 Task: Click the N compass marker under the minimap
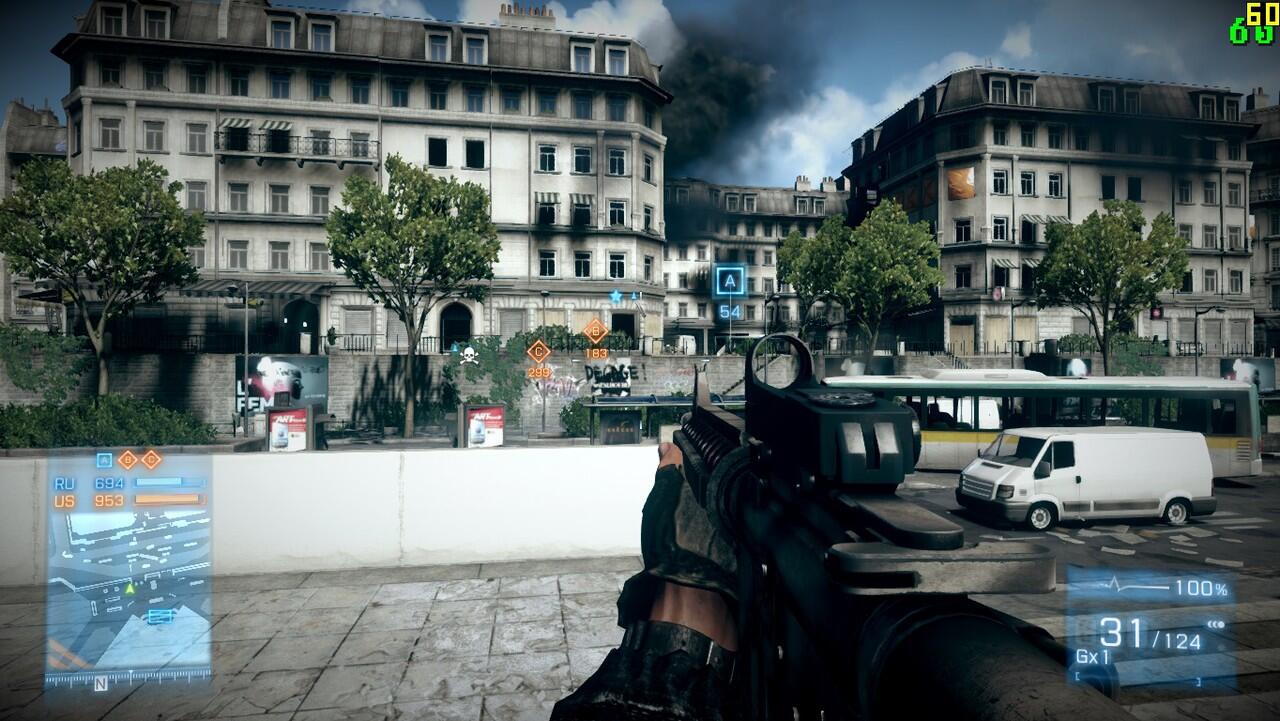100,685
